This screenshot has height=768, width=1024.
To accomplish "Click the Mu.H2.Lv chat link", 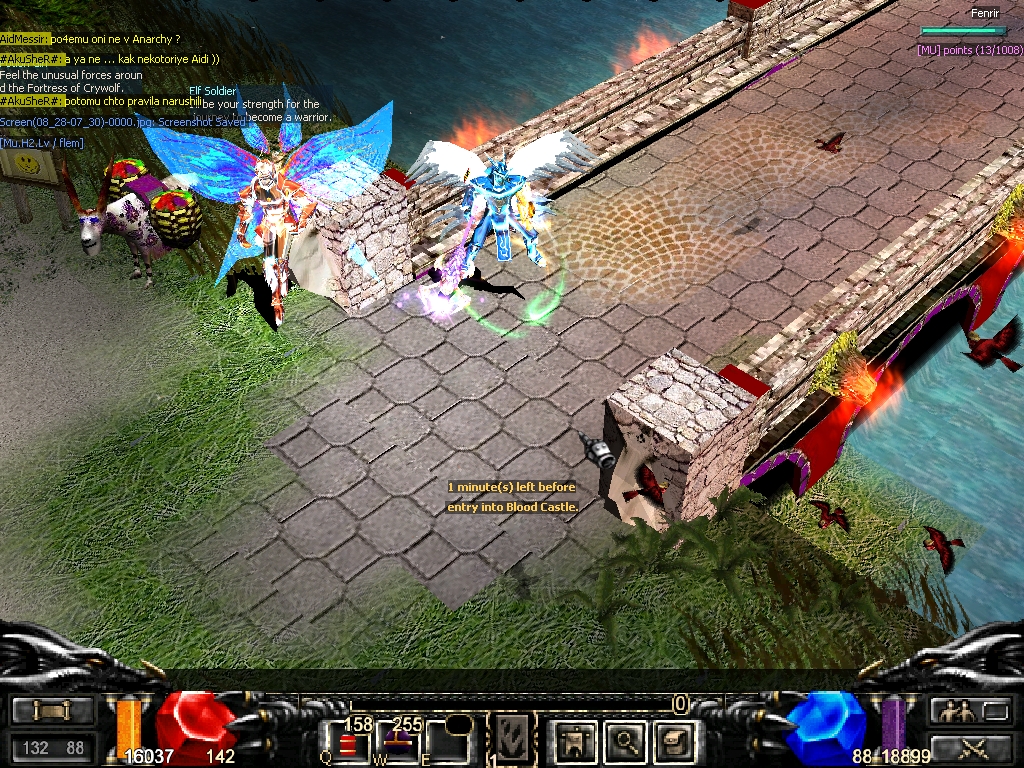I will (42, 143).
